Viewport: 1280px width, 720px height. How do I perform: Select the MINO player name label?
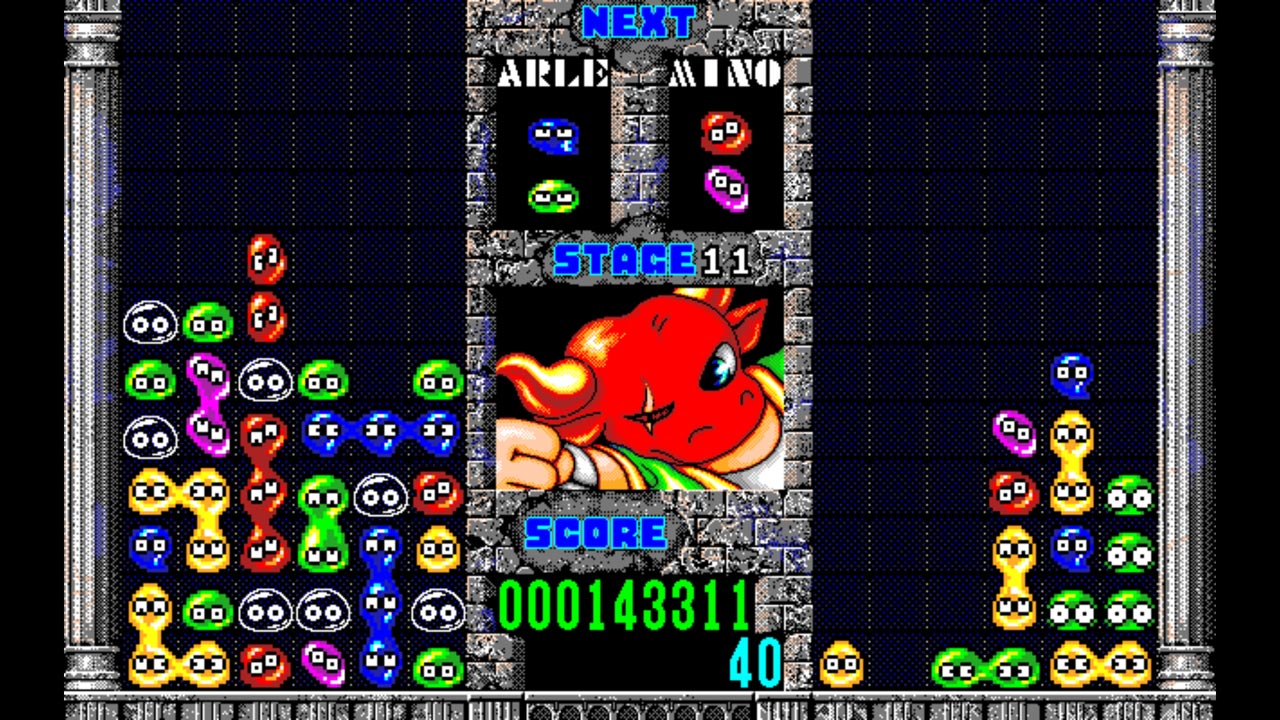pyautogui.click(x=726, y=72)
